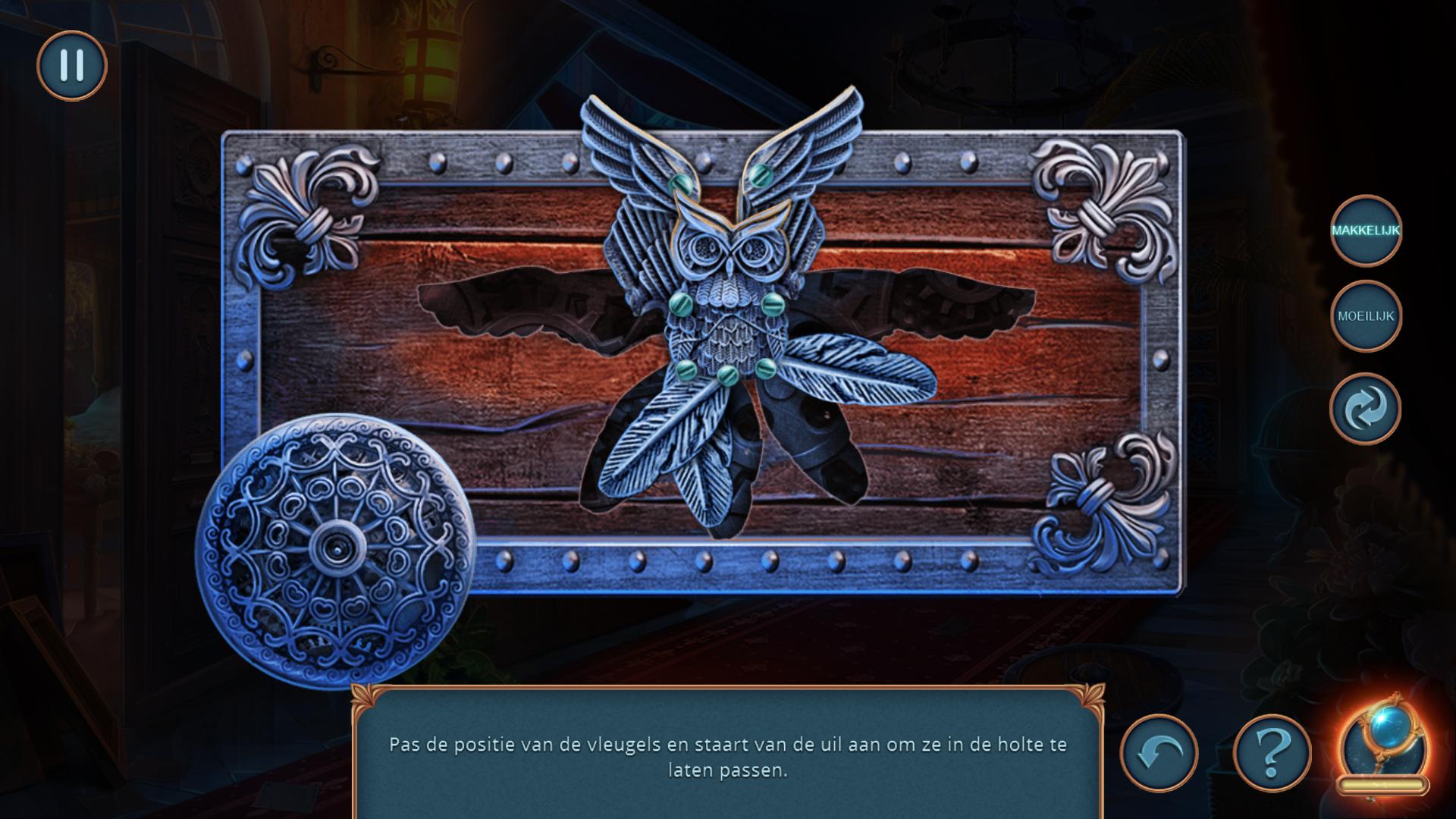The image size is (1456, 819).
Task: Use the glowing orb hint mirror
Action: pyautogui.click(x=1384, y=747)
